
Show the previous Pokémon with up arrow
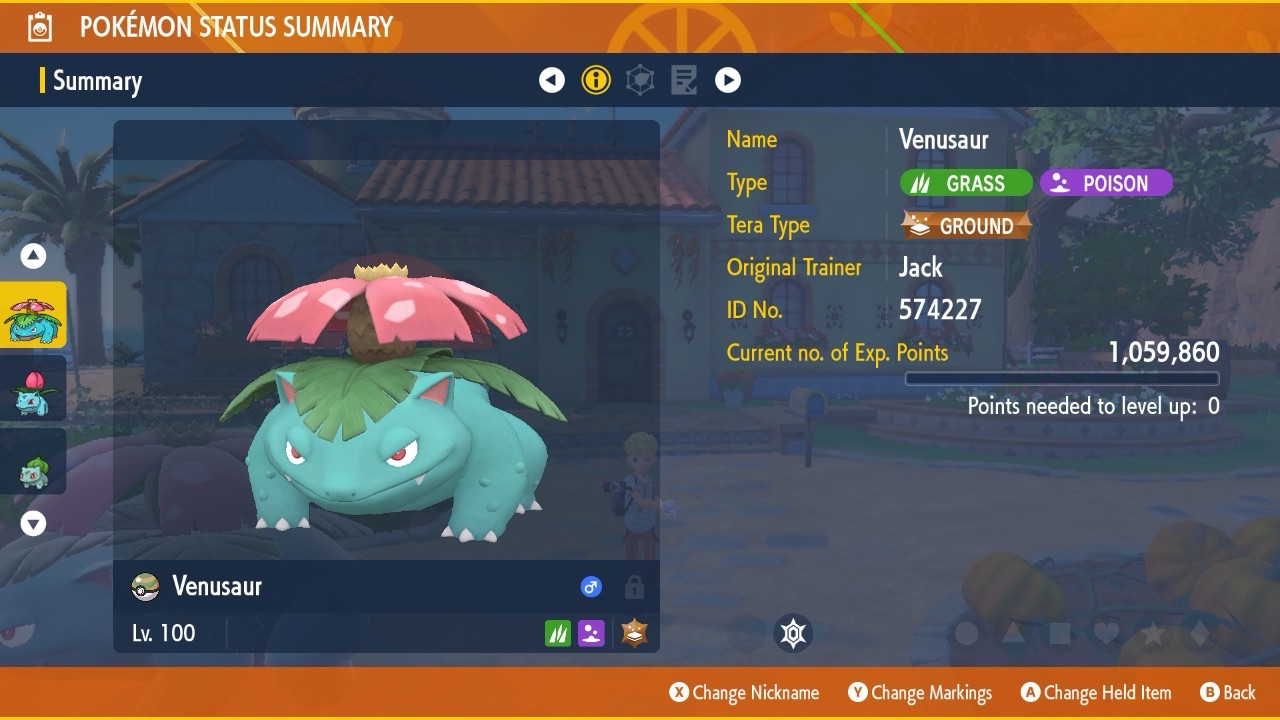[x=34, y=256]
